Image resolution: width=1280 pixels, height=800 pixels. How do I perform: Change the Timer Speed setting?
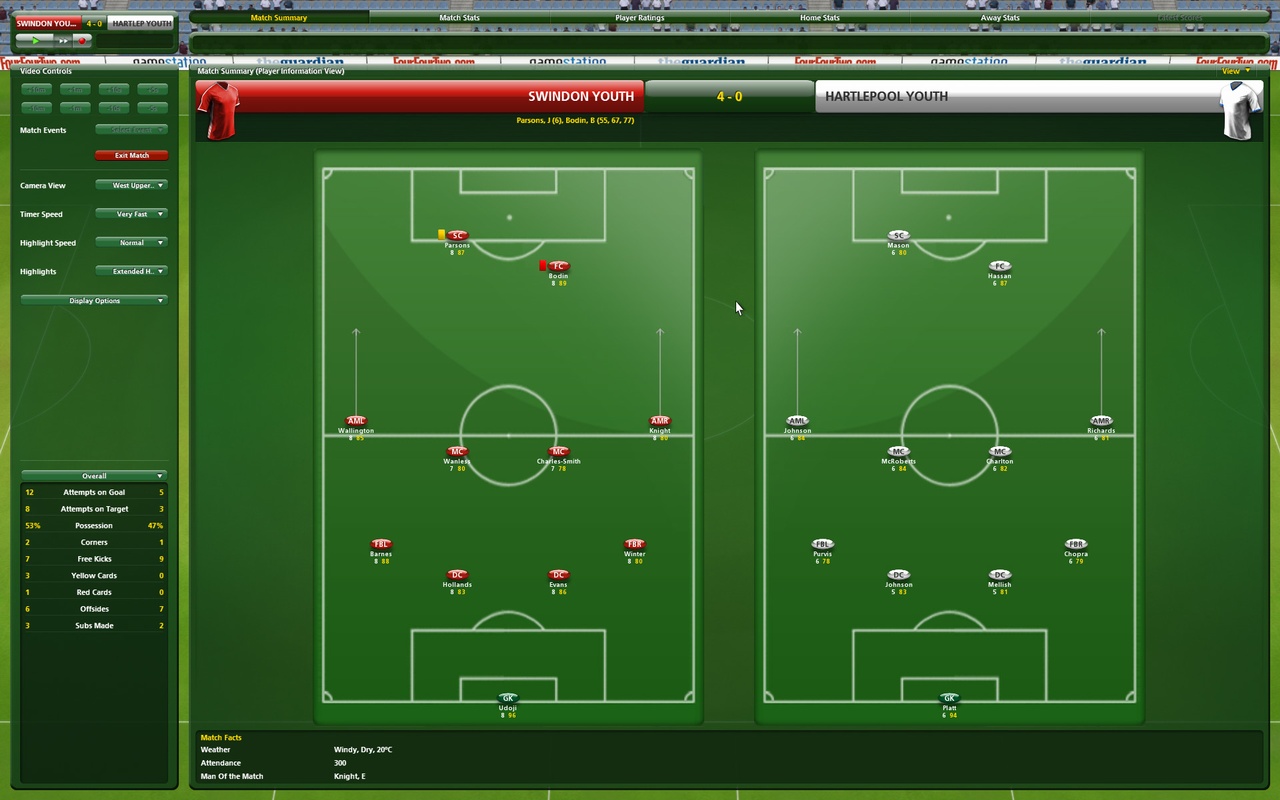coord(131,213)
